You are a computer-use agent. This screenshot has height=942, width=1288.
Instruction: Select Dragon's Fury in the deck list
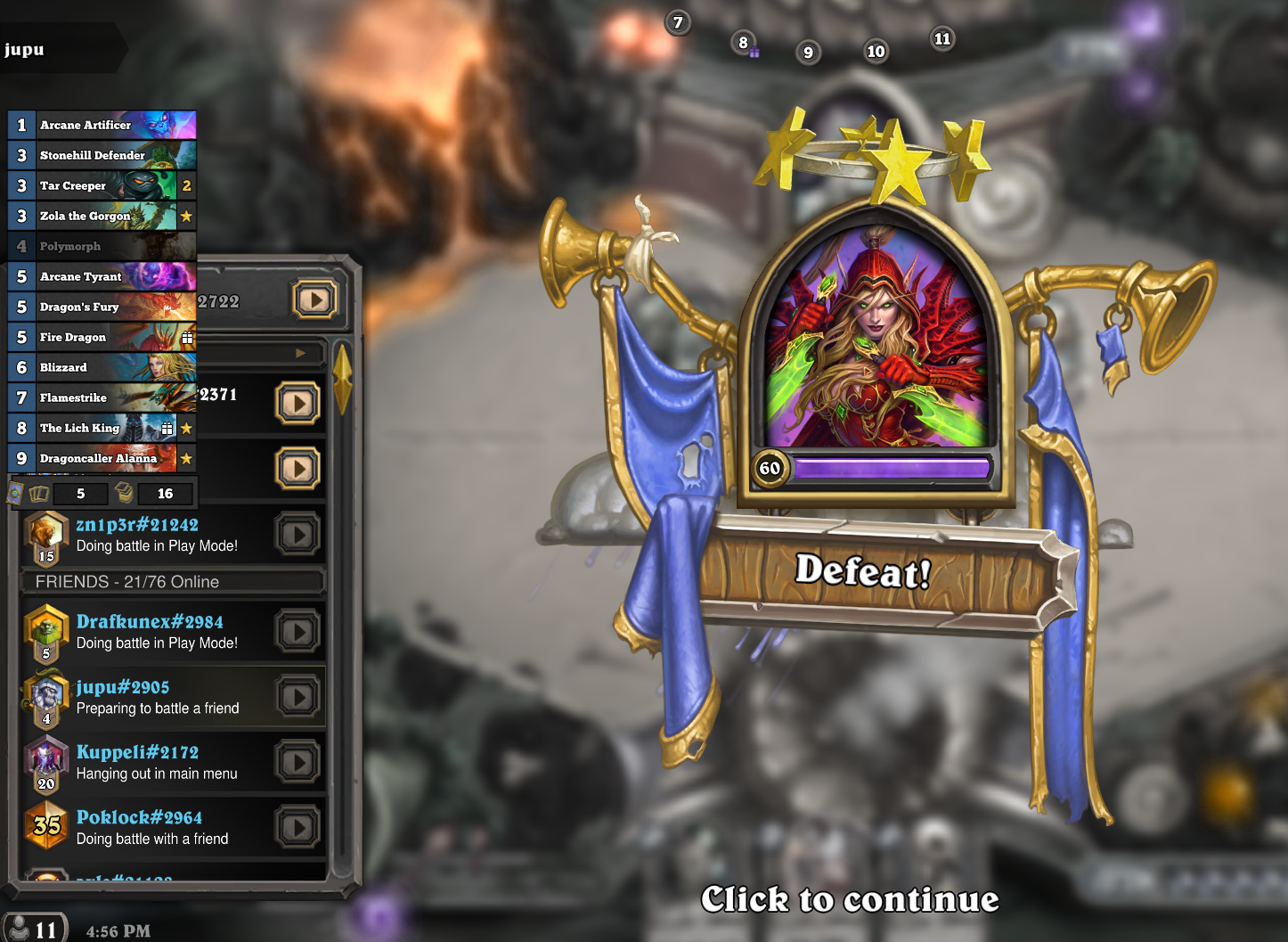point(102,307)
